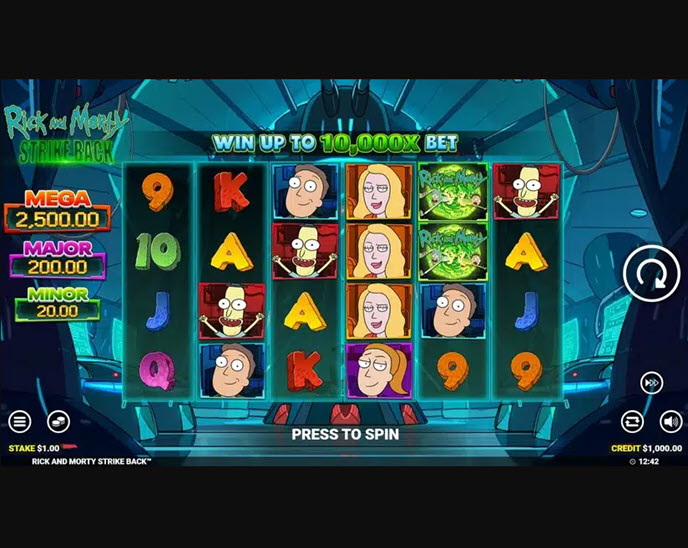The image size is (688, 548).
Task: Spin the reels with the circular arrow button
Action: point(651,272)
